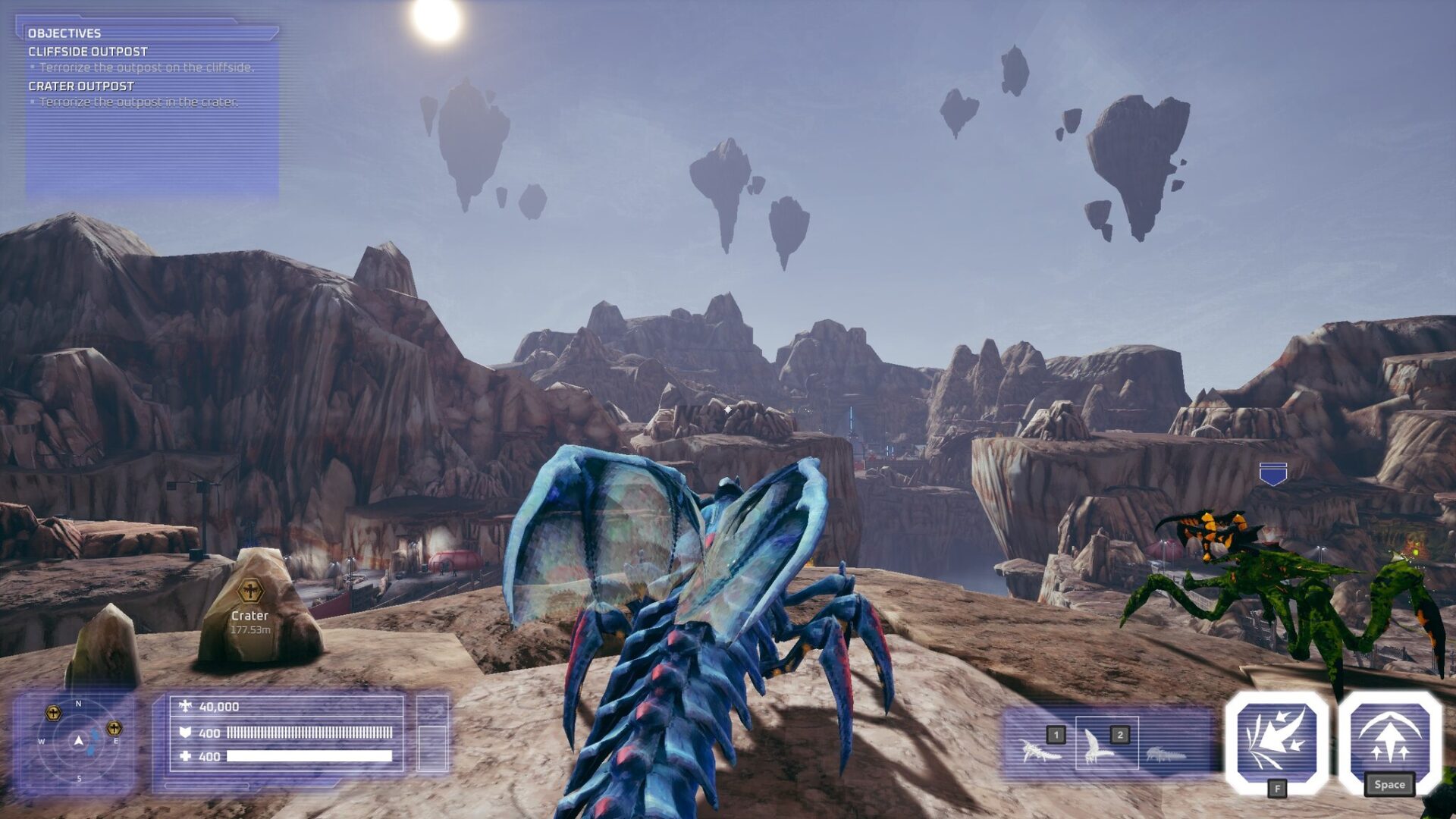1456x819 pixels.
Task: Open the Crater Outpost objective
Action: click(x=81, y=86)
